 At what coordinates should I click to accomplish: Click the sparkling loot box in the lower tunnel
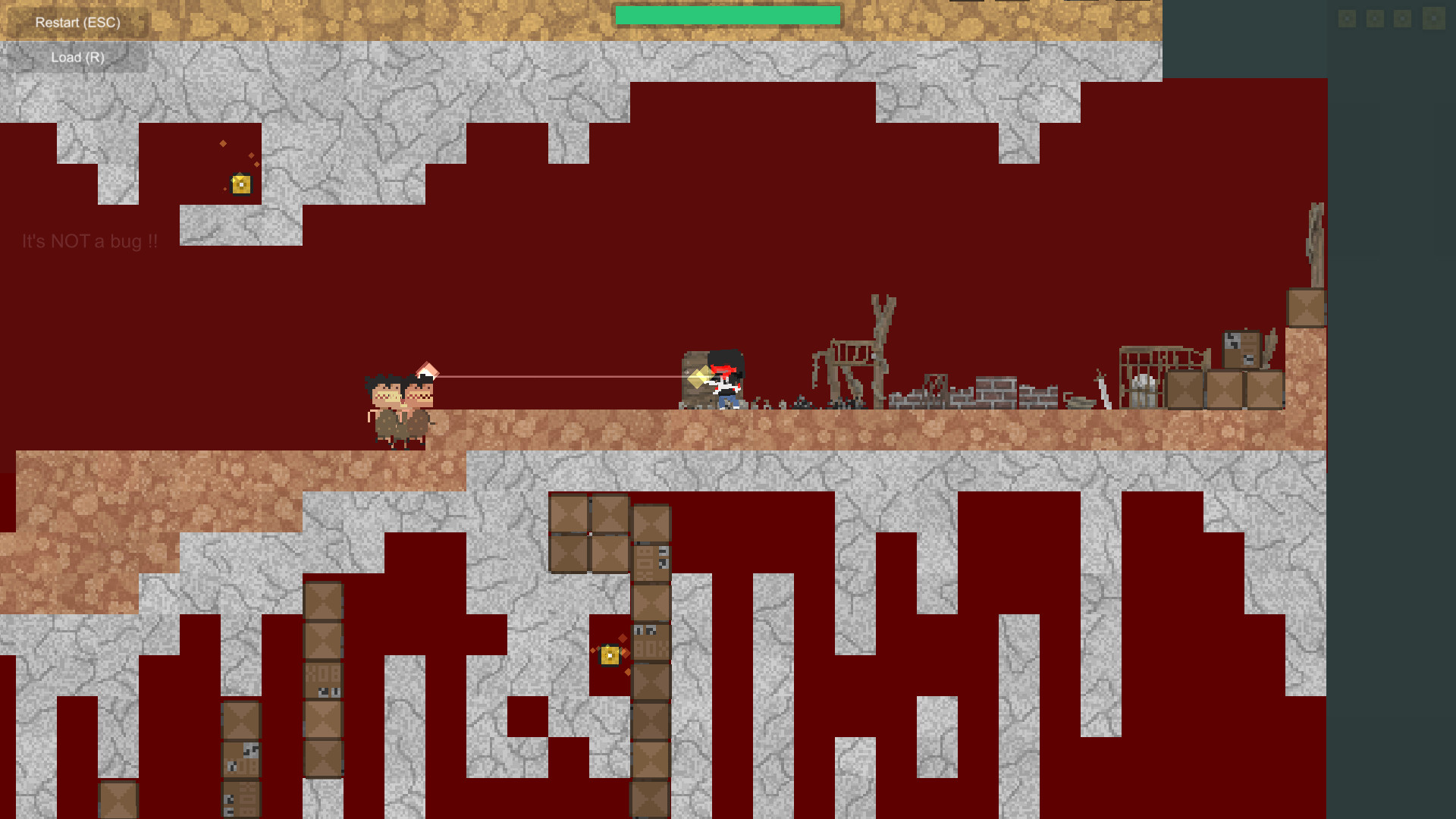[x=610, y=655]
